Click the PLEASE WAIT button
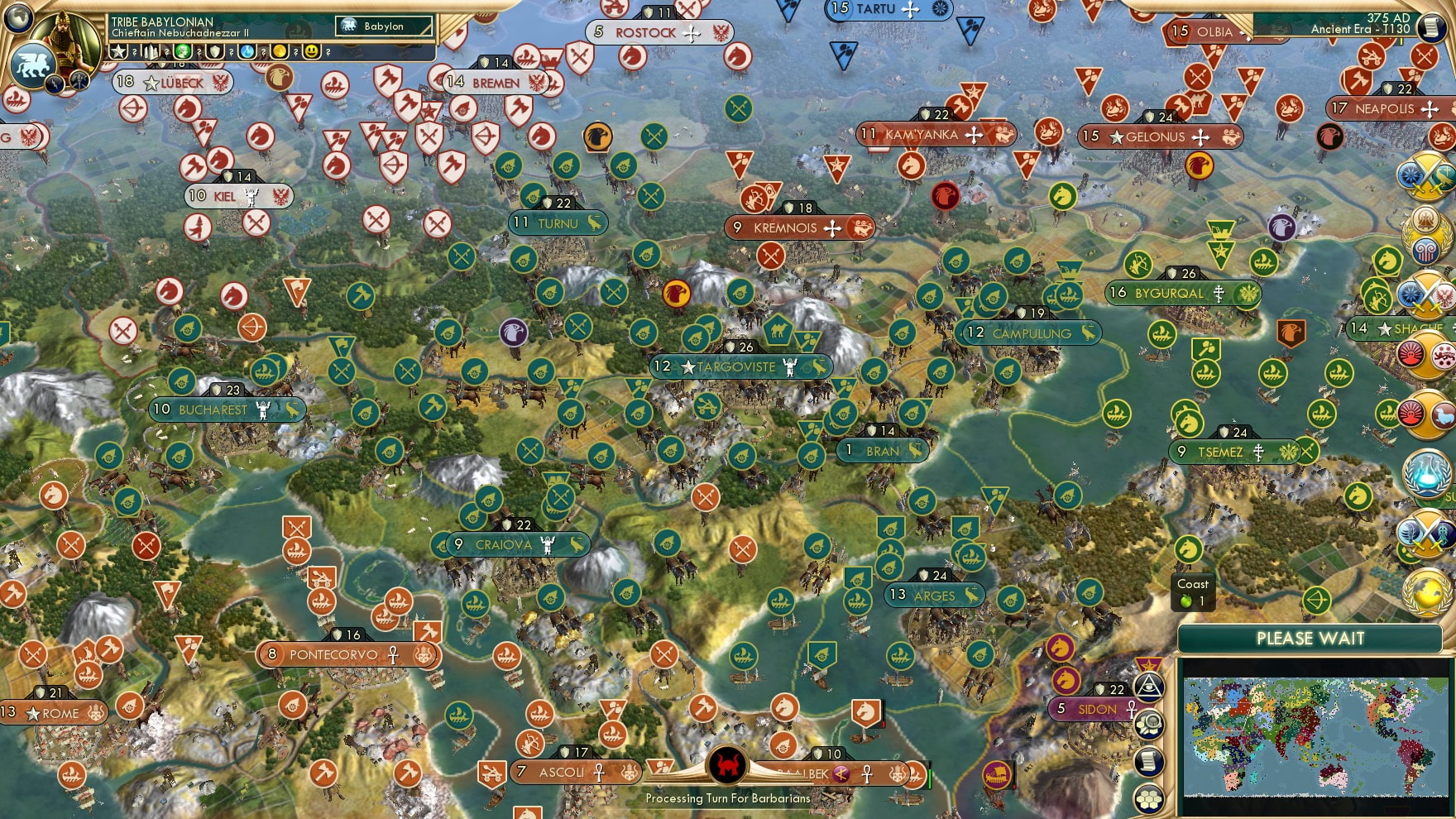Screen dimensions: 1456x819 (1310, 639)
